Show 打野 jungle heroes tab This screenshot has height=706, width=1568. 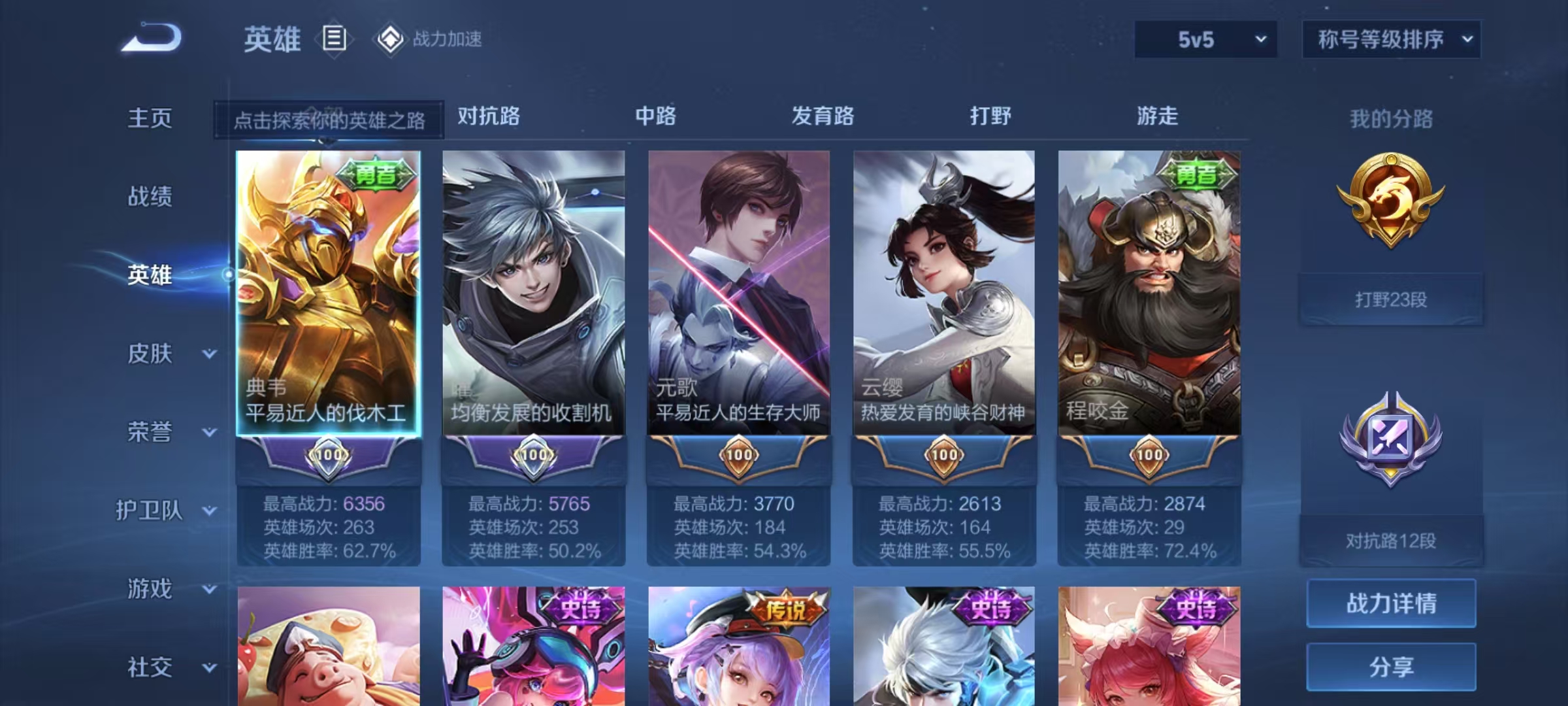(x=990, y=116)
